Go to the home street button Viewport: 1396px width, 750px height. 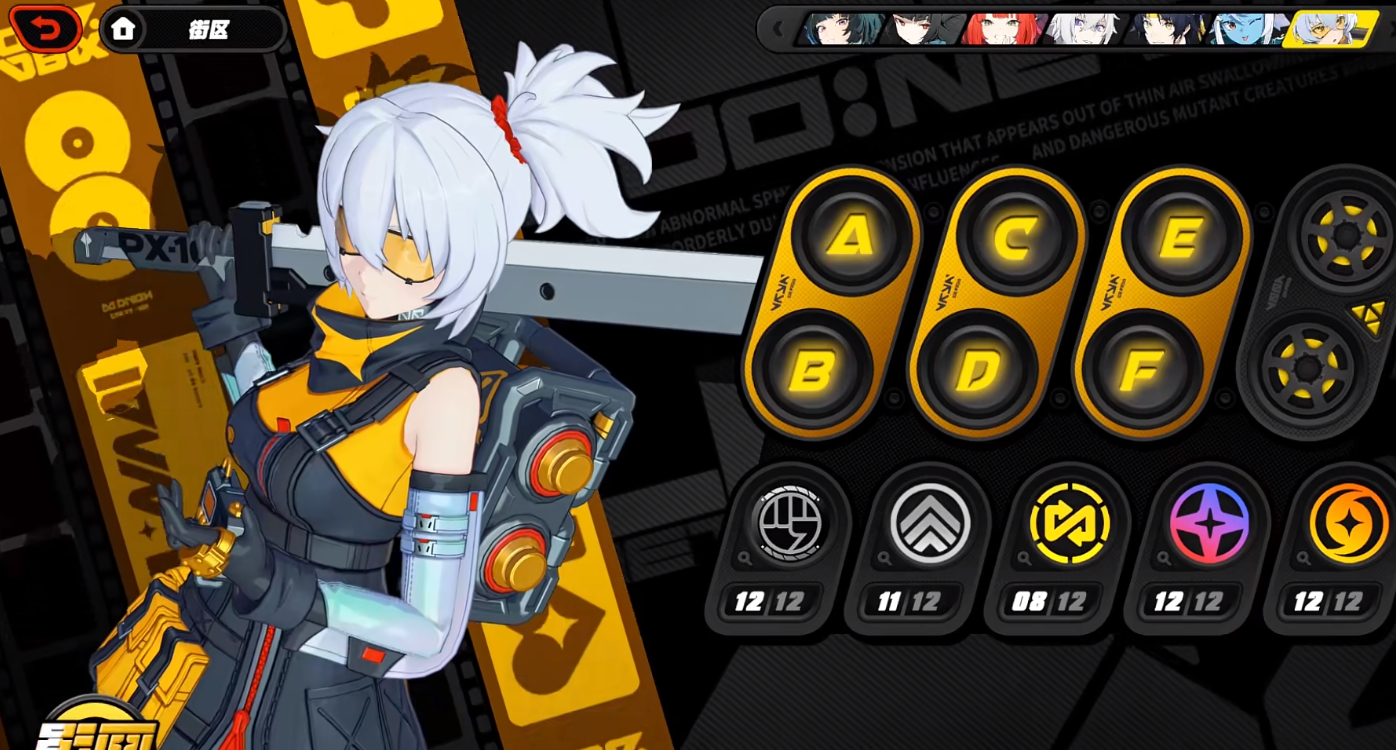point(123,29)
